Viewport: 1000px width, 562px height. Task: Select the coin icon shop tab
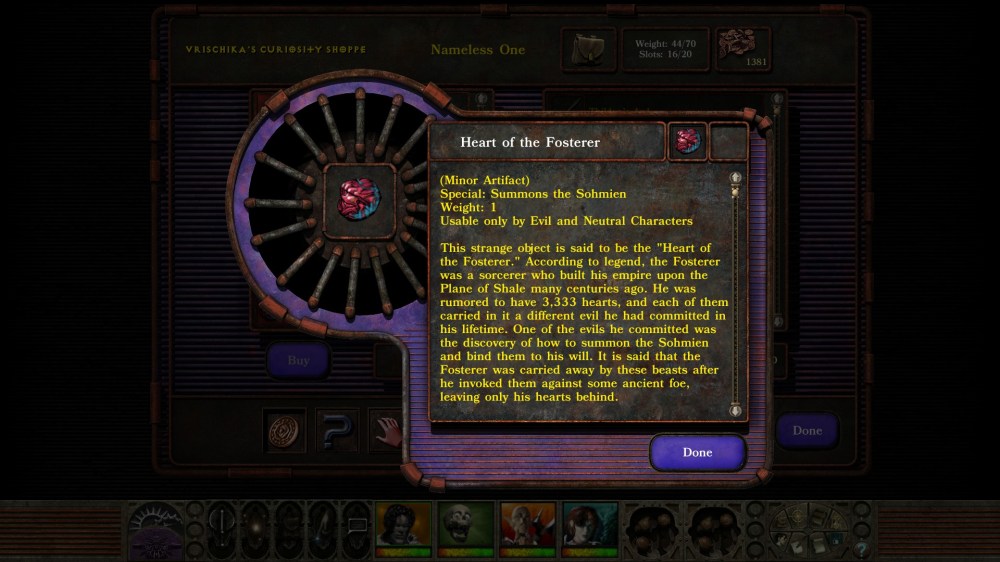285,430
